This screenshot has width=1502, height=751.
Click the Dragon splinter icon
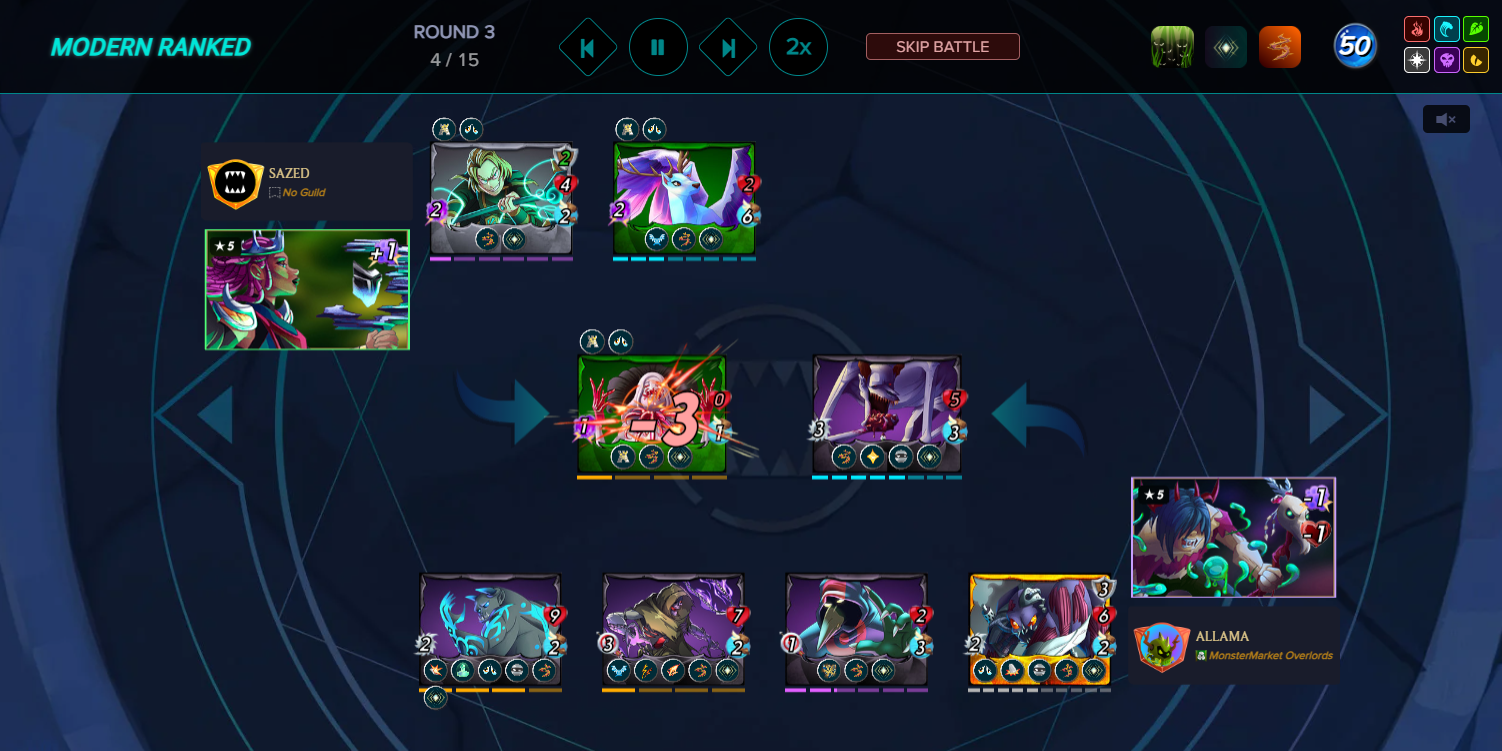coord(1474,60)
